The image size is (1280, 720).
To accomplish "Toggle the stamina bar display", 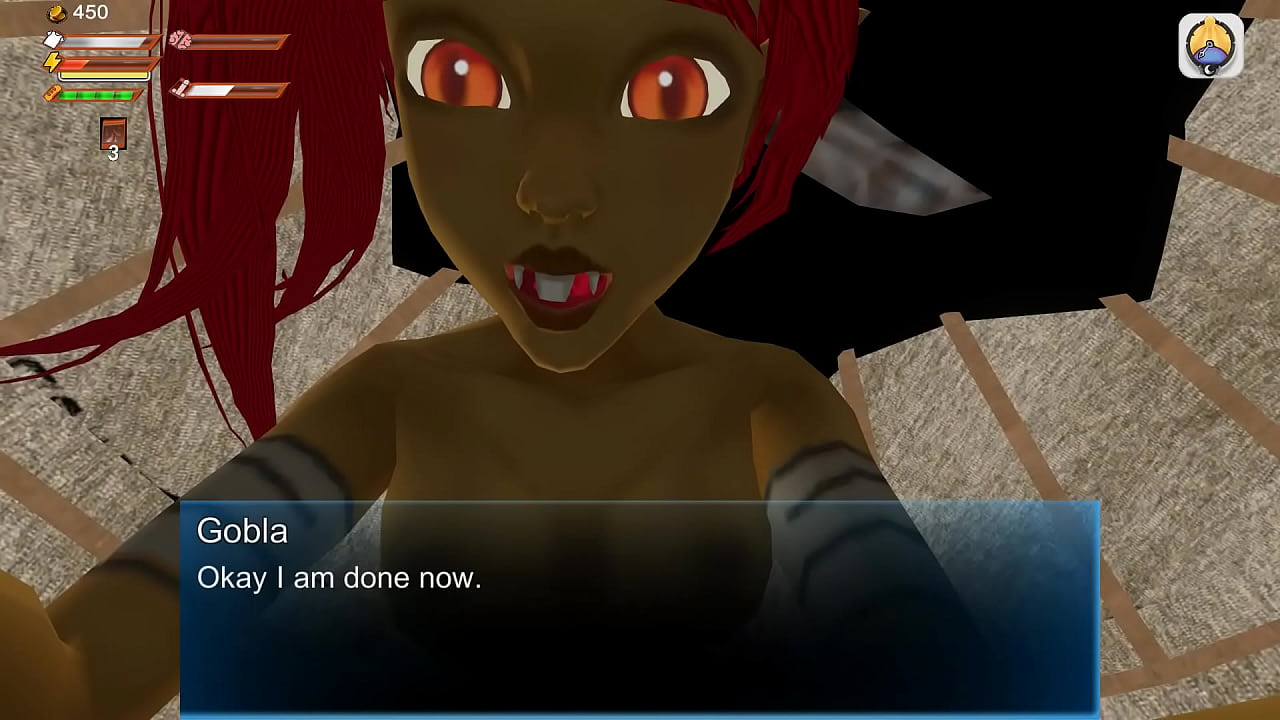I will coord(107,64).
